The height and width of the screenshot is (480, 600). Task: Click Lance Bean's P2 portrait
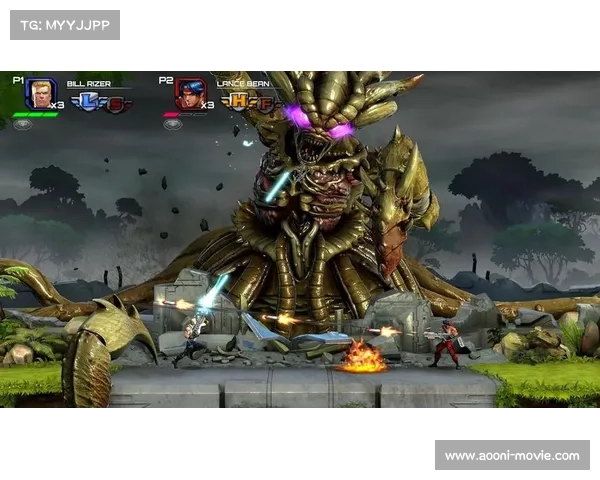tap(190, 94)
